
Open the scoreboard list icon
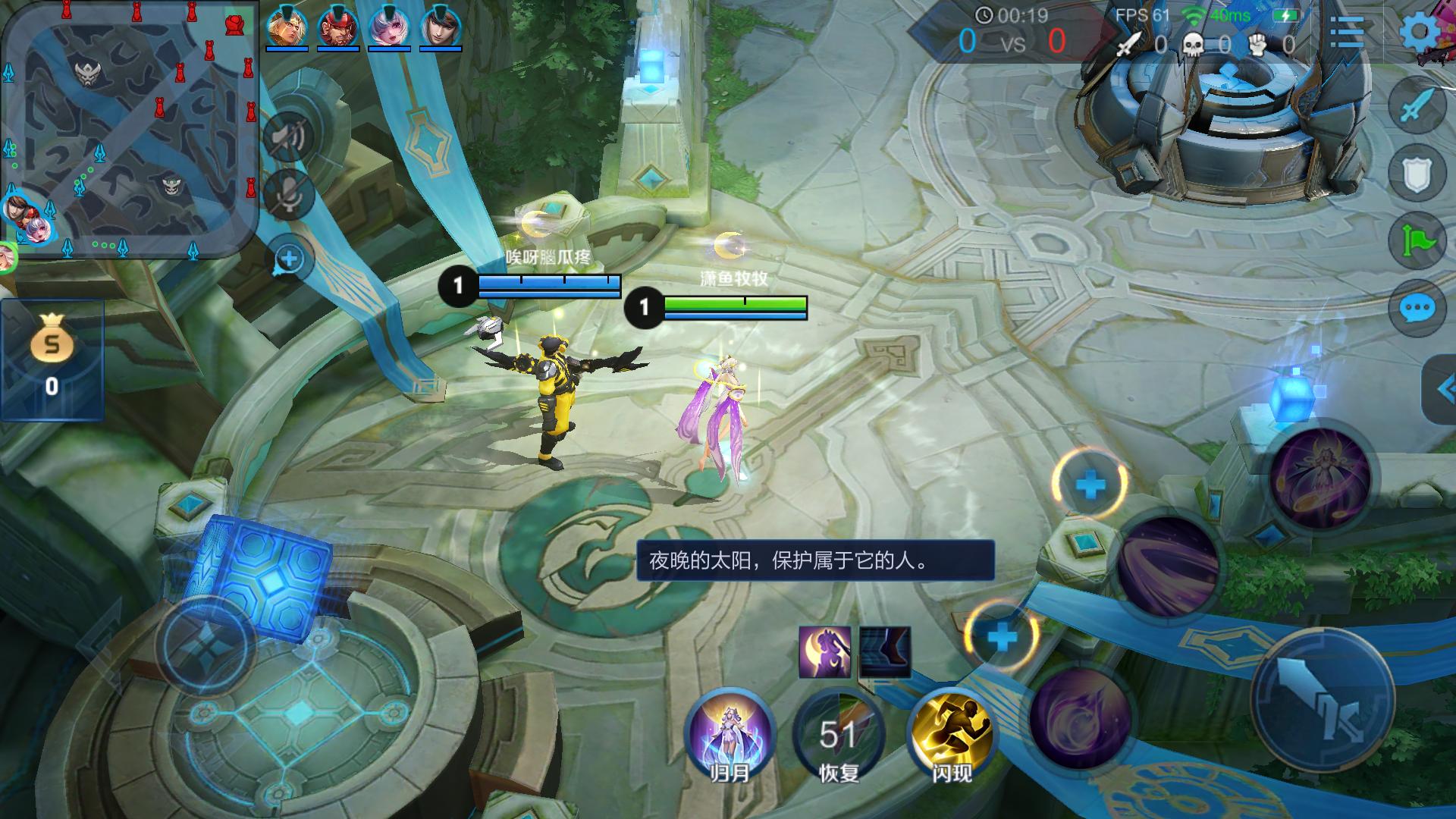1347,33
